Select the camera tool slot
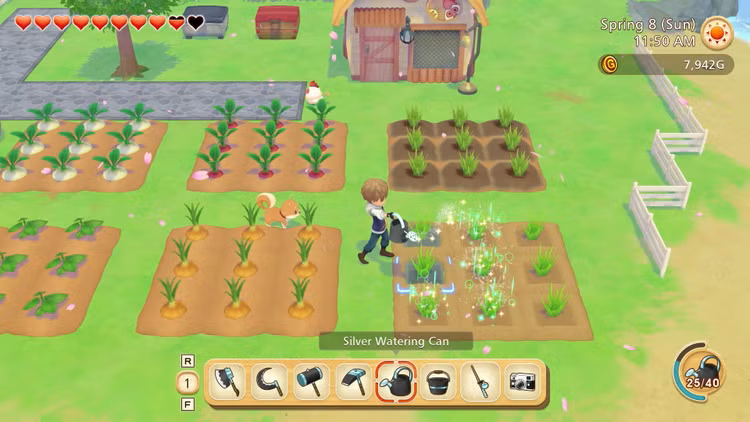Screen dimensions: 750x422 click(x=521, y=381)
